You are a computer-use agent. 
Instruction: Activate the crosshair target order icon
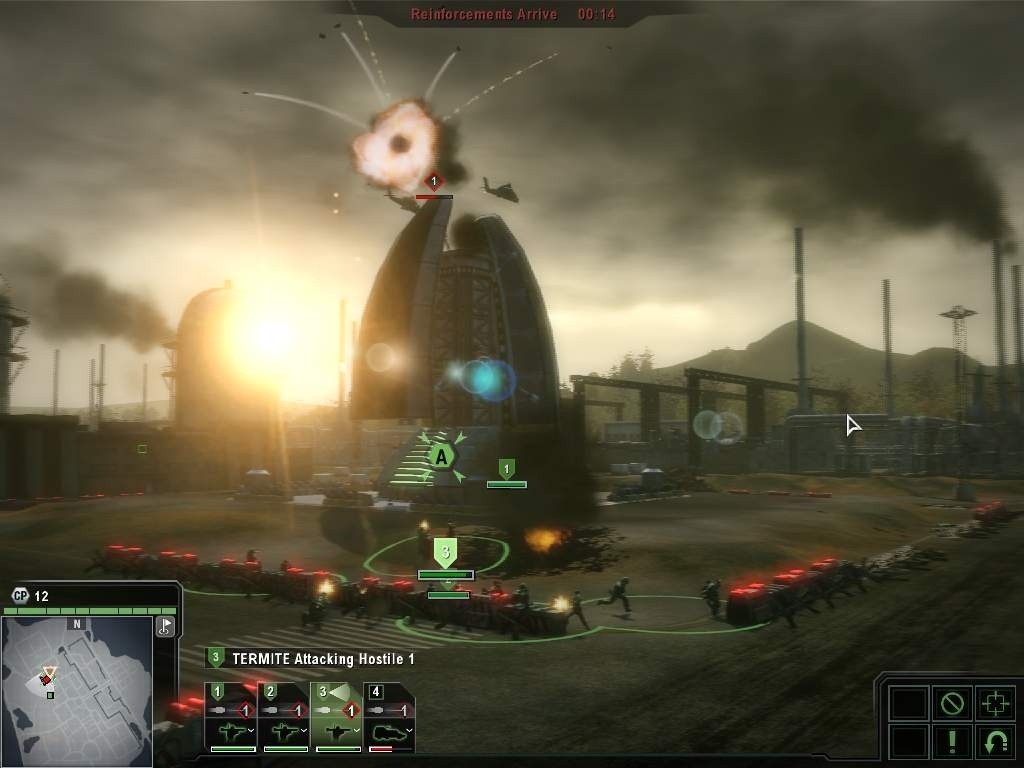click(x=994, y=703)
